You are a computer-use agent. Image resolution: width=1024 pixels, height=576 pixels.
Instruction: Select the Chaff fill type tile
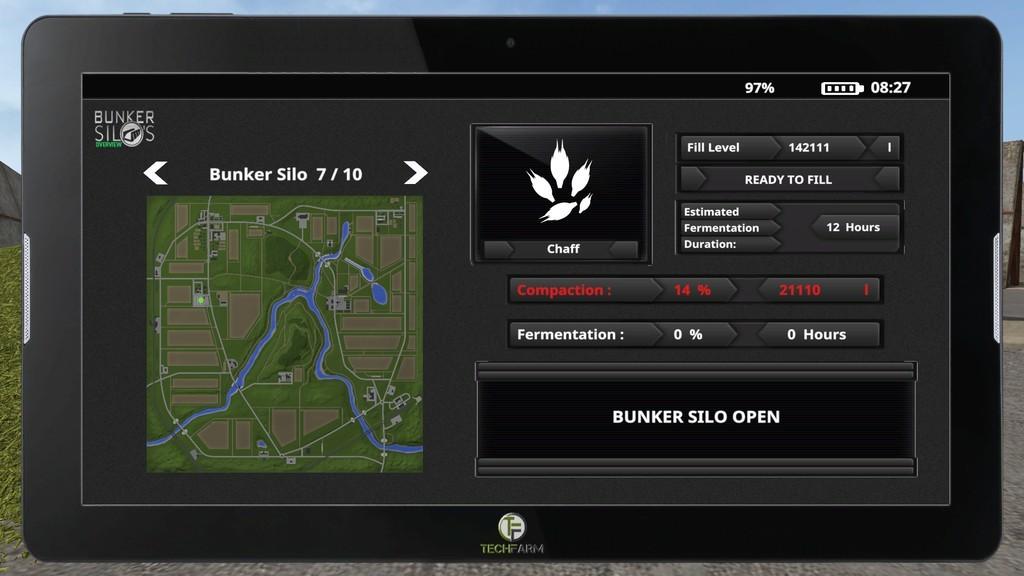[x=561, y=194]
